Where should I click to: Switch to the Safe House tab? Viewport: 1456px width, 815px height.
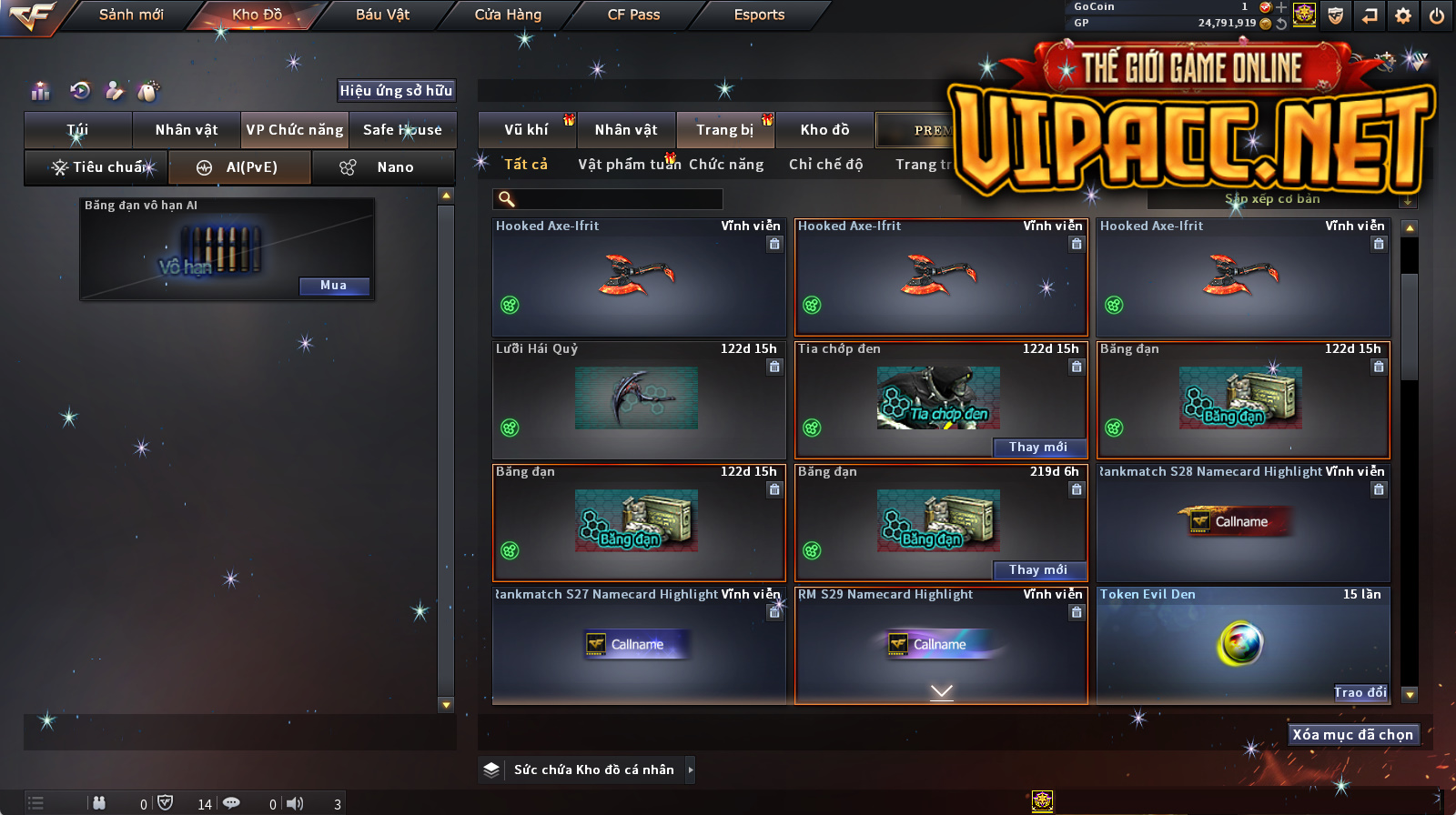(402, 130)
